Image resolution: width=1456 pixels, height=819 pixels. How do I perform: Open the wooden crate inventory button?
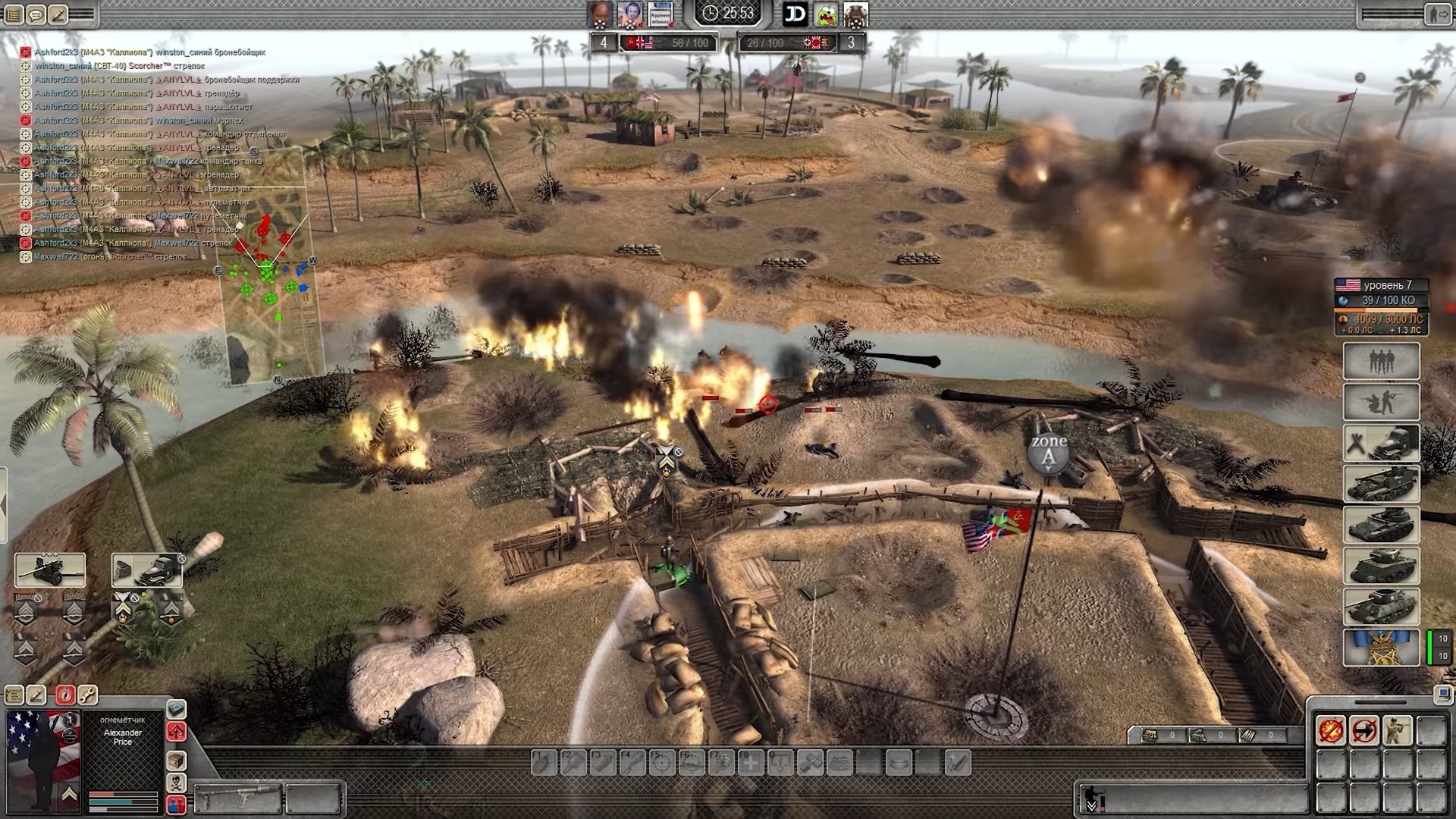[176, 761]
